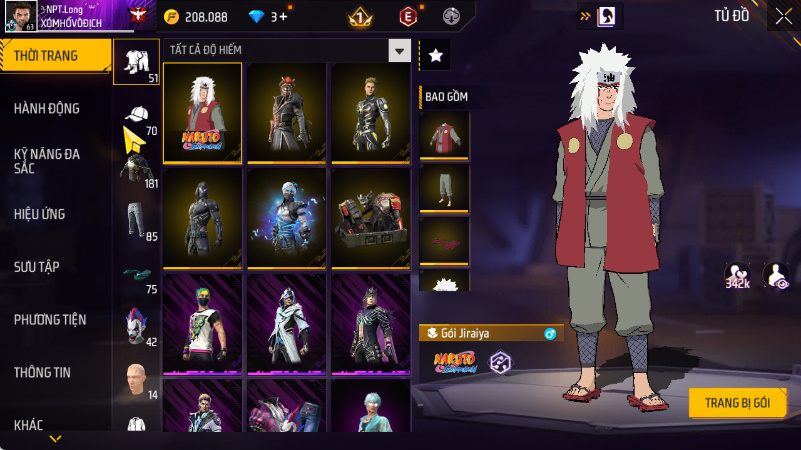Open the player profile avatar NPT.Long

point(19,17)
